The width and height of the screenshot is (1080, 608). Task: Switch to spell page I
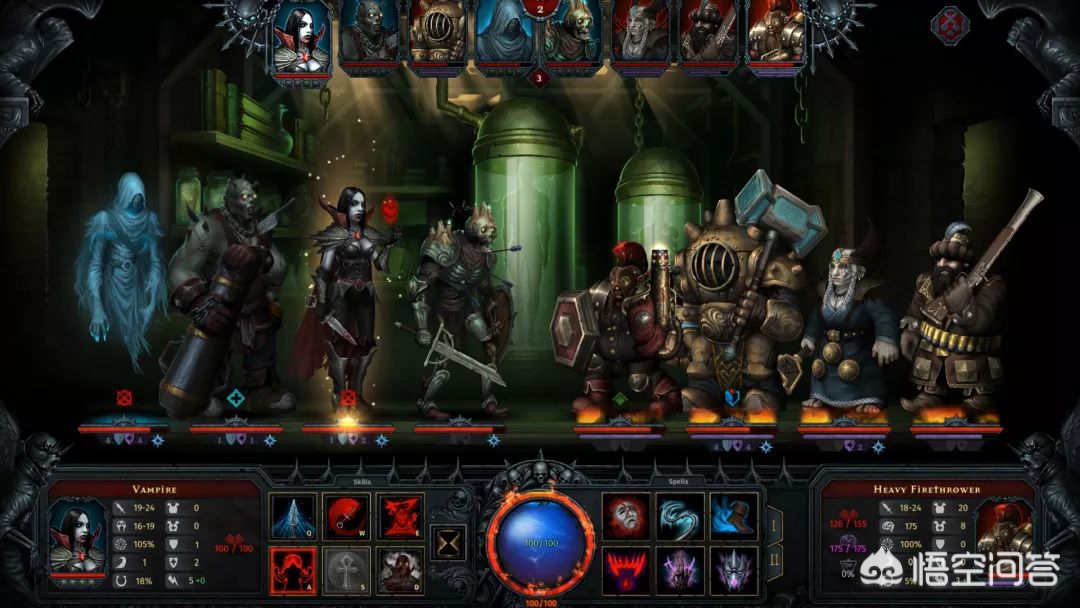point(773,523)
